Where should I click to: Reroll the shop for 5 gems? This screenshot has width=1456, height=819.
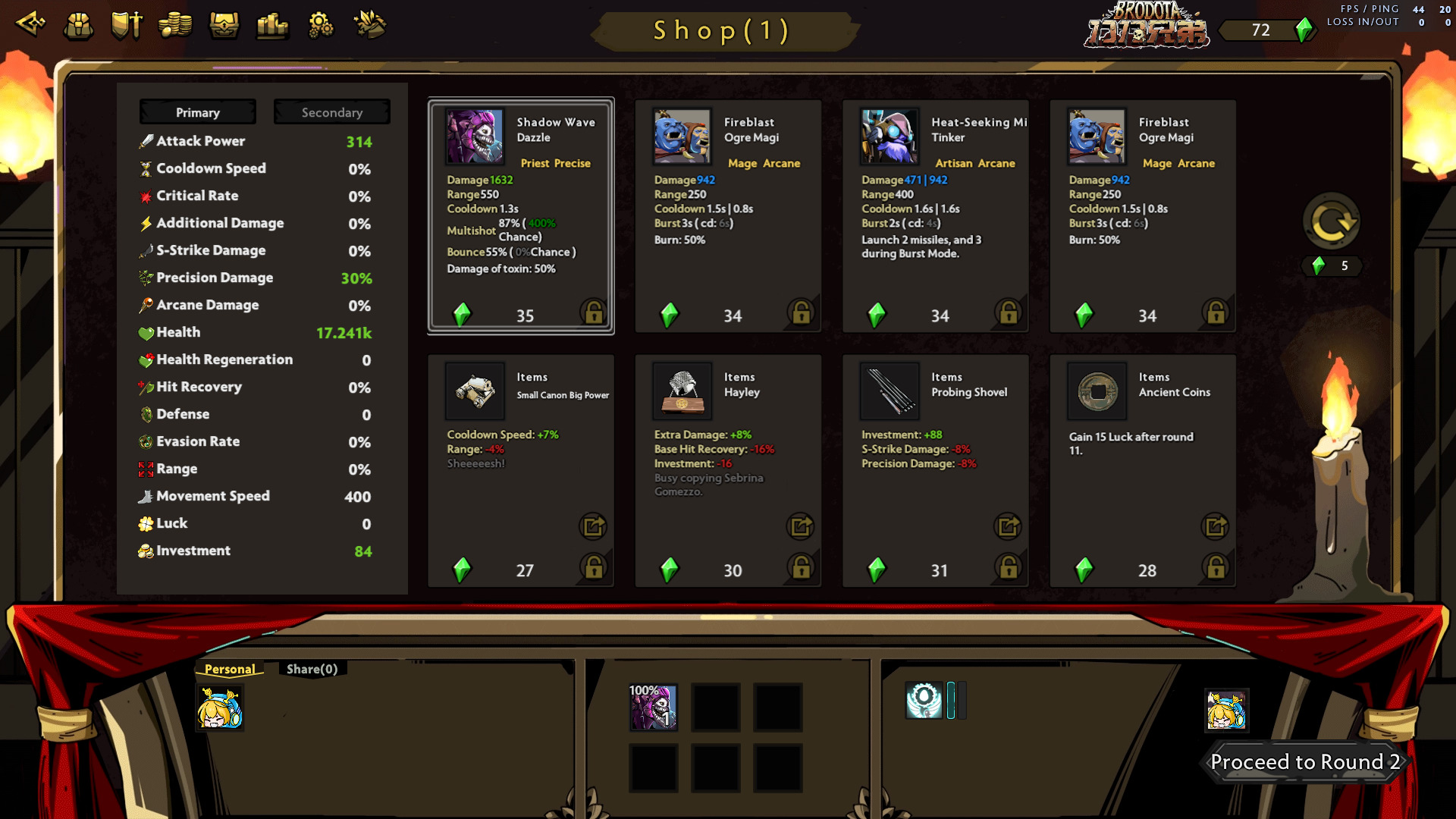click(x=1331, y=223)
